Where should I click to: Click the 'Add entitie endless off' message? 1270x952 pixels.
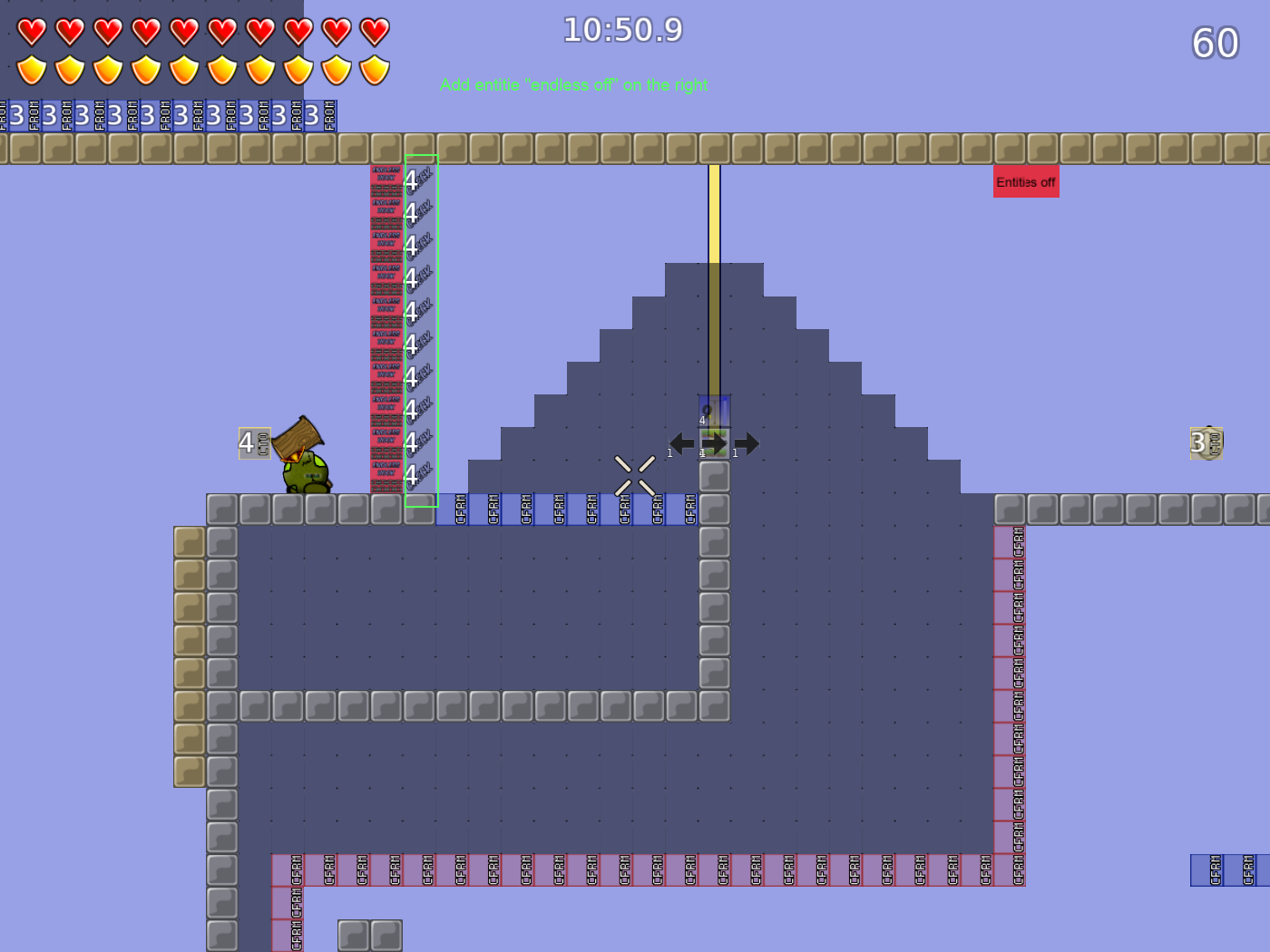(573, 85)
